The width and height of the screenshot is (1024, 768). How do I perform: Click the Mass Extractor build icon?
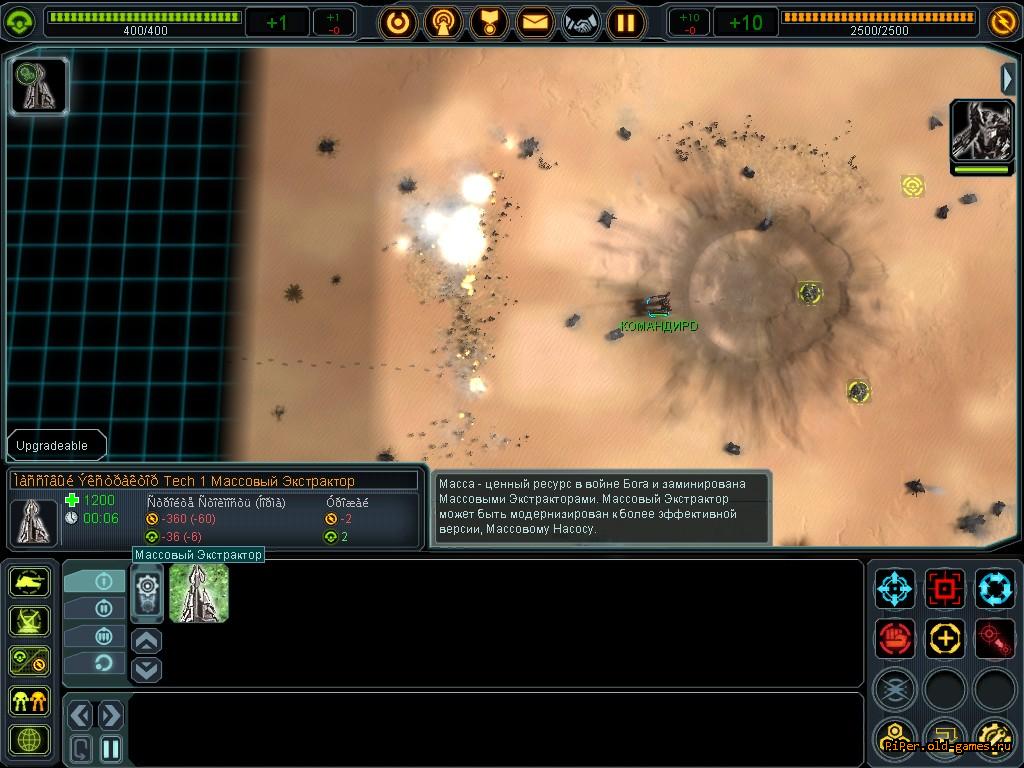coord(199,592)
